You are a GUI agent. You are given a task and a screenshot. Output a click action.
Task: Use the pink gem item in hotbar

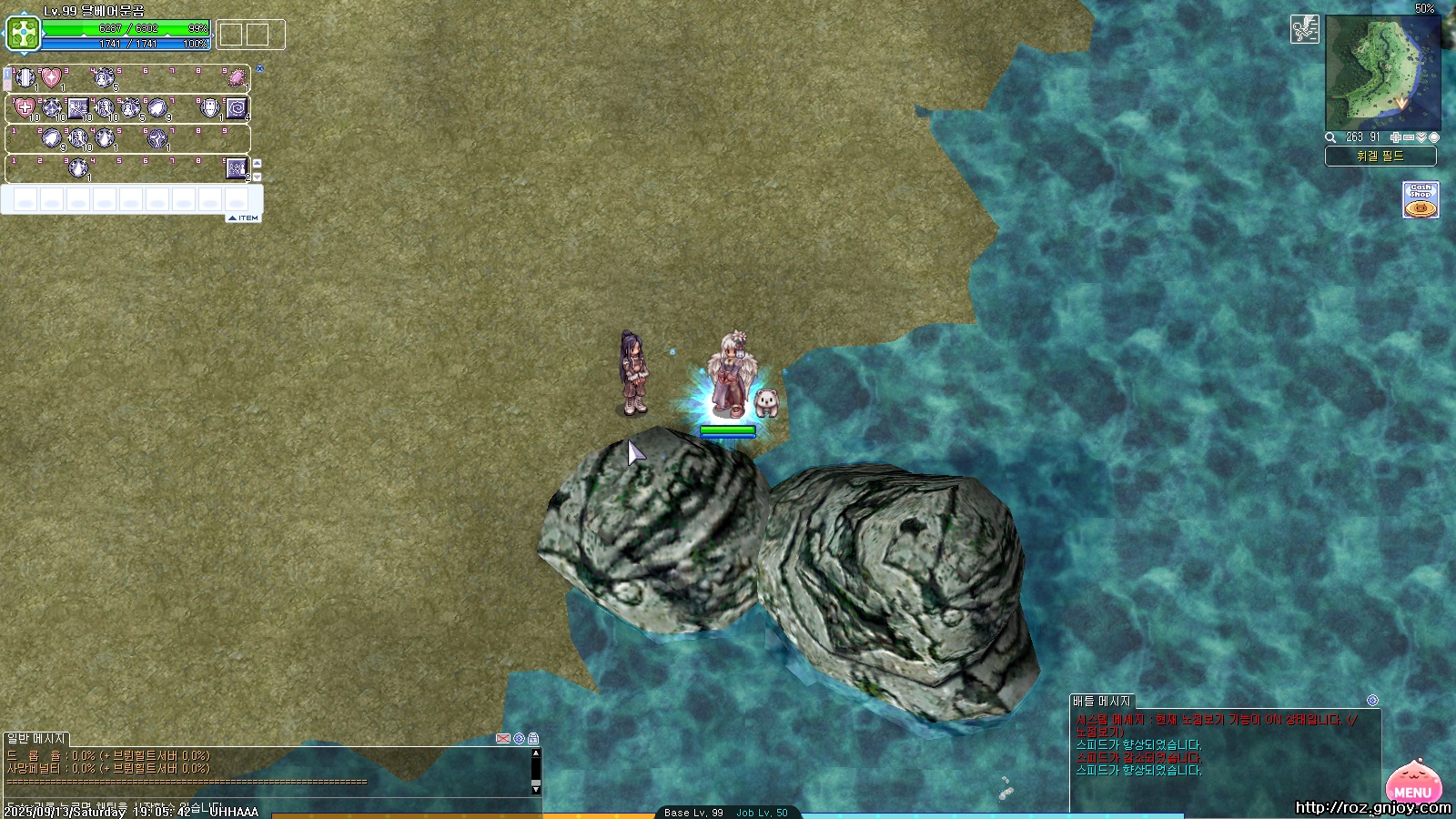237,78
